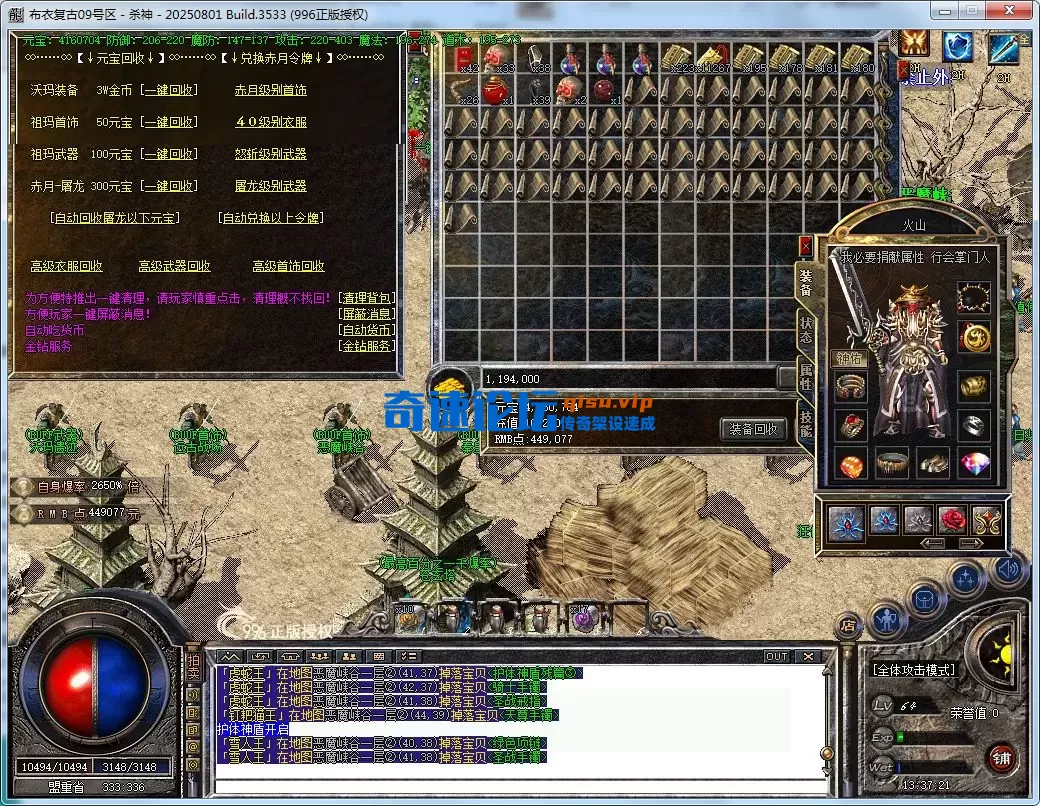Open 金钻服务 bracketed link

tap(367, 346)
